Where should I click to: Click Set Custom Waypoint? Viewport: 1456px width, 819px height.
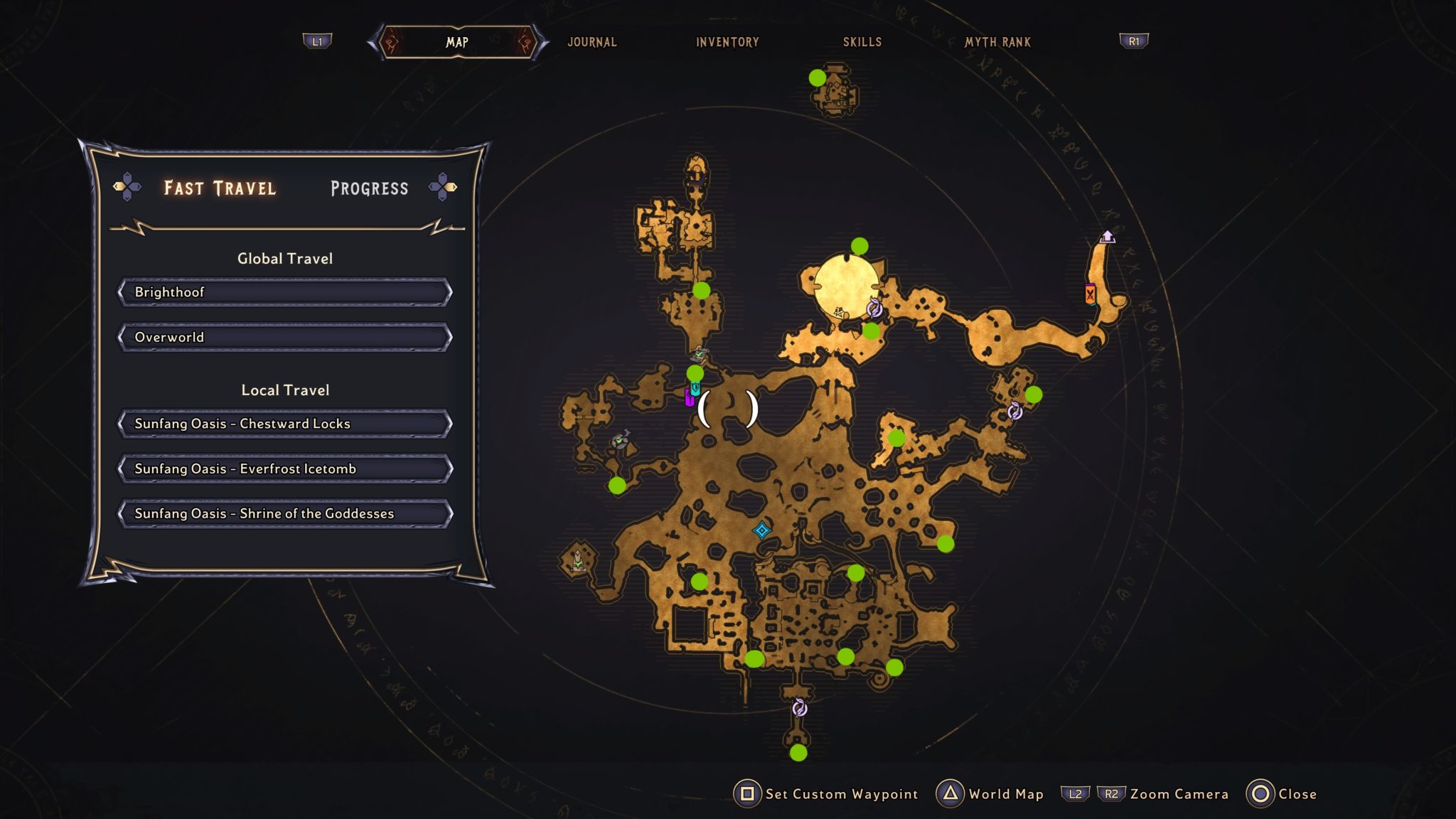[x=839, y=793]
